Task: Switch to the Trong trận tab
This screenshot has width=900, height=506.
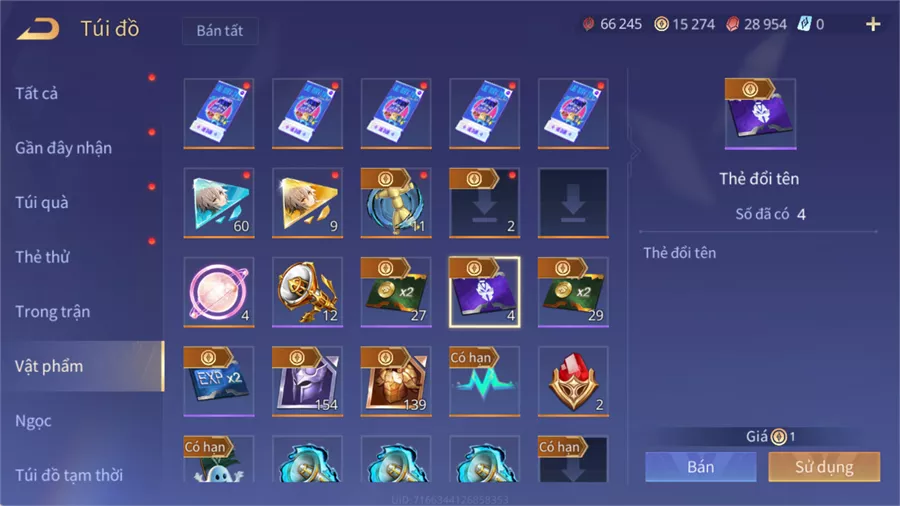Action: point(52,312)
